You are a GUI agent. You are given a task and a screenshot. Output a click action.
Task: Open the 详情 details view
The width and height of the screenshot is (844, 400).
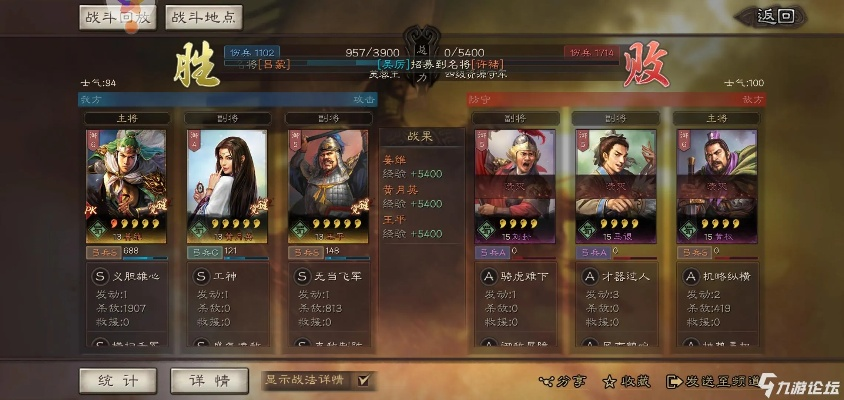click(x=208, y=380)
